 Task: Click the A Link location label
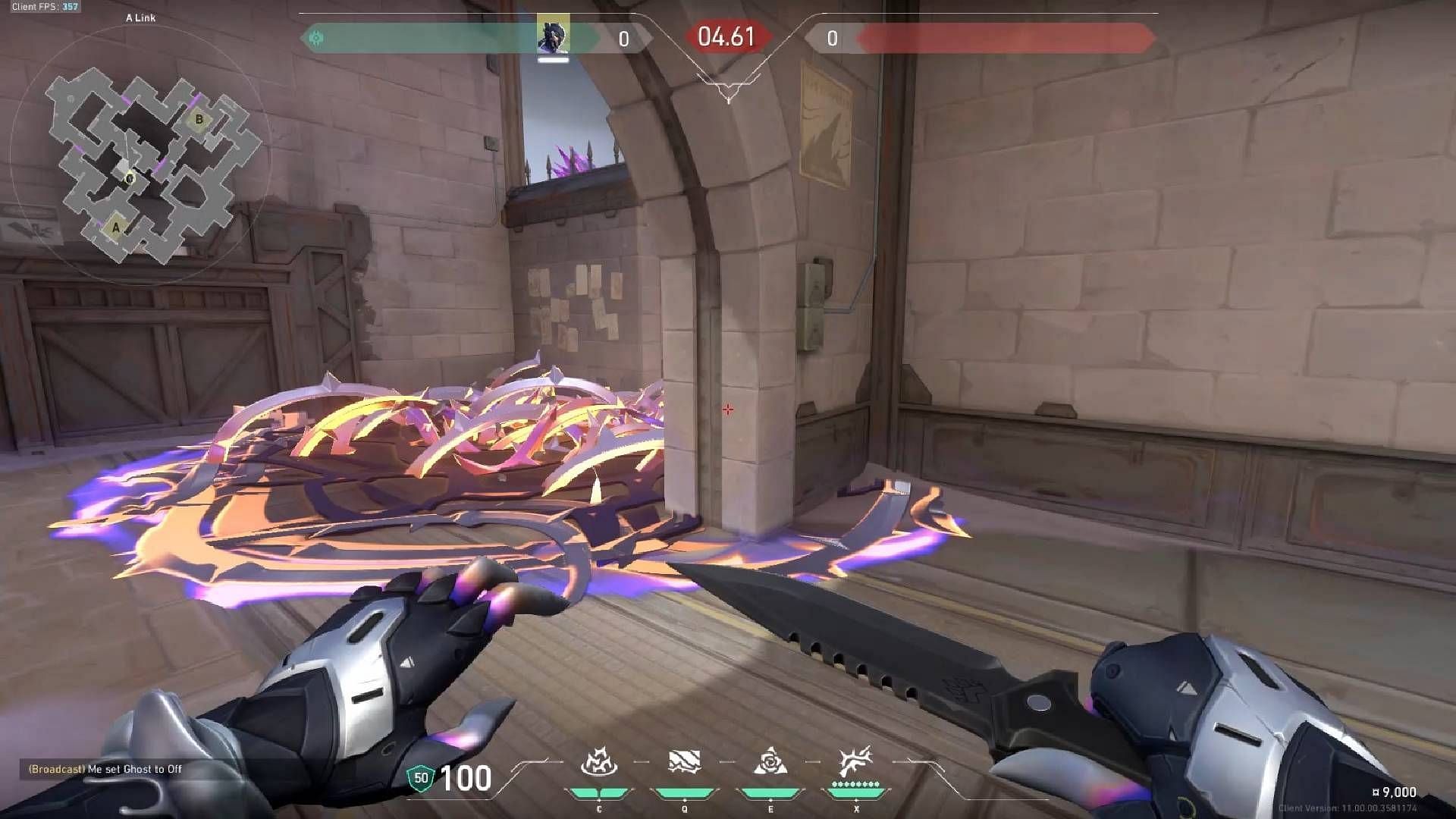(140, 18)
